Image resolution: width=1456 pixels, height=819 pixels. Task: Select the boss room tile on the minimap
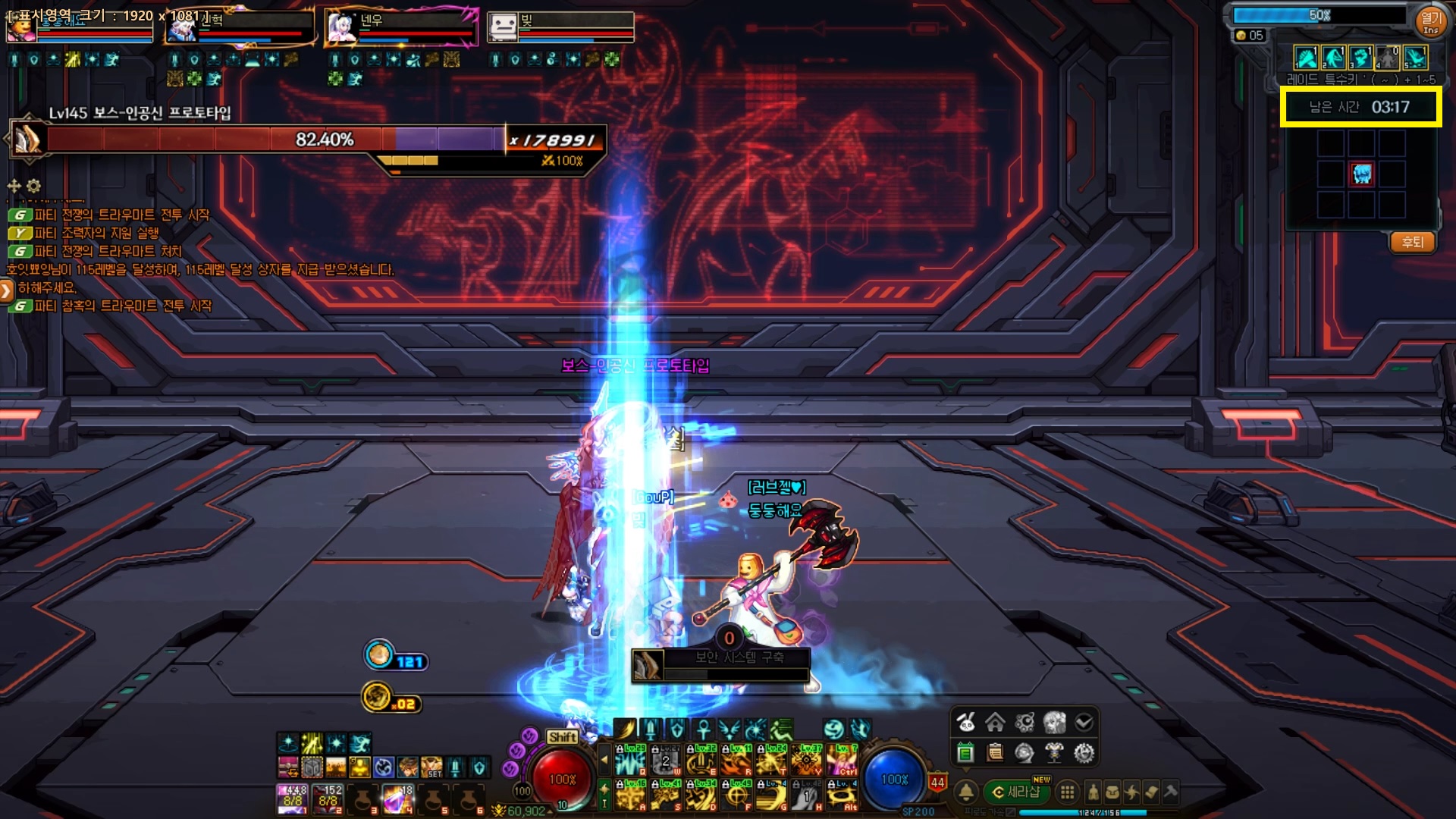[x=1362, y=174]
